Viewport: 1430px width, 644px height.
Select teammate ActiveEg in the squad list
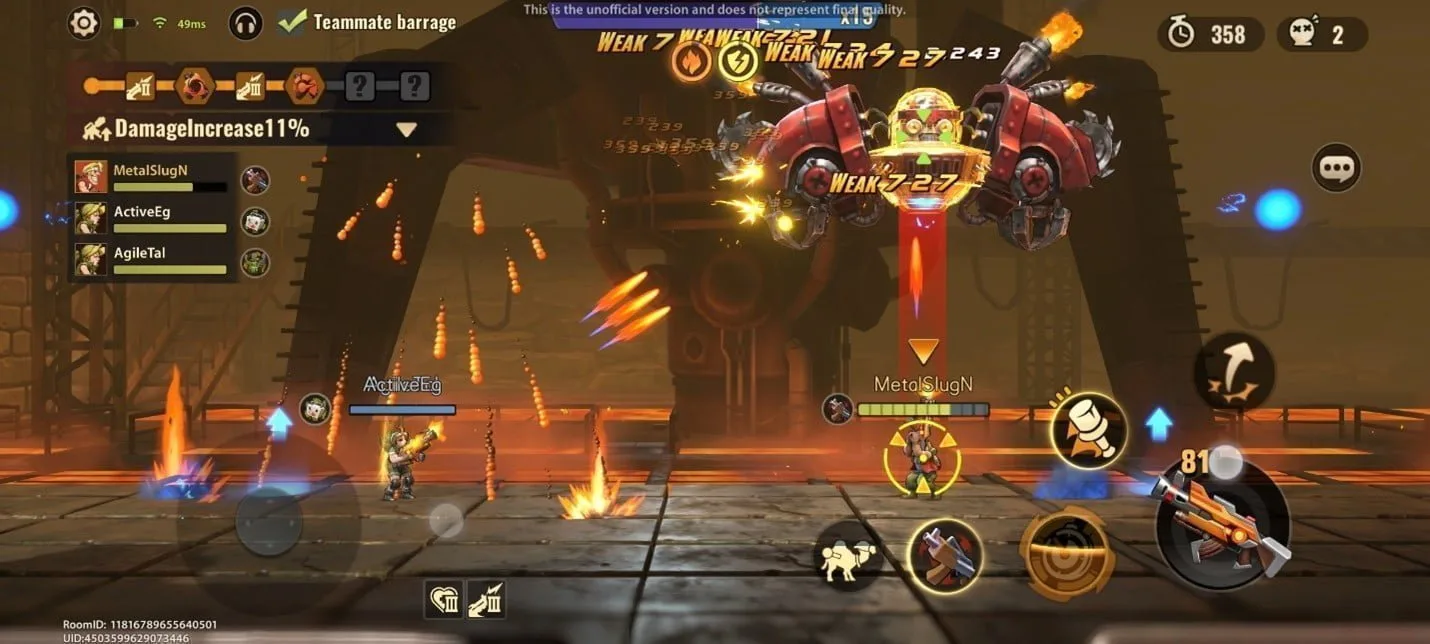tap(152, 219)
